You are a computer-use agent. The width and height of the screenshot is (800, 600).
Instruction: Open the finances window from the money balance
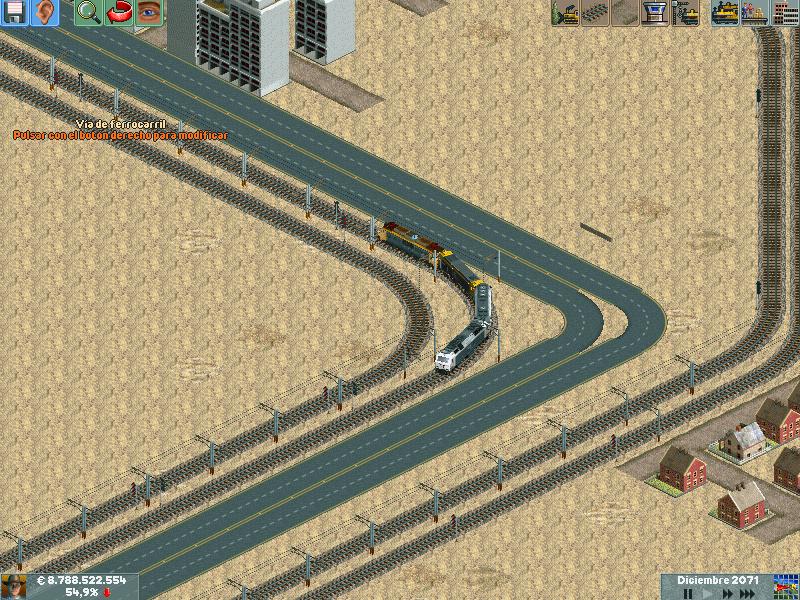82,580
